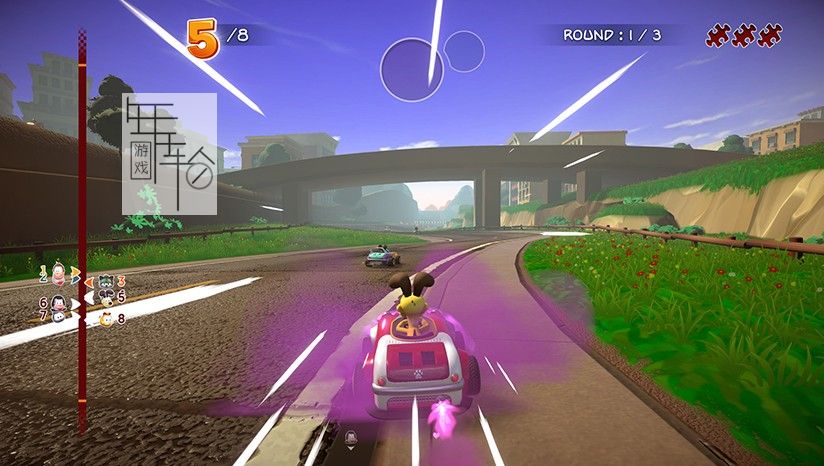This screenshot has height=466, width=824.
Task: Select the large primary item slot circle
Action: 412,69
